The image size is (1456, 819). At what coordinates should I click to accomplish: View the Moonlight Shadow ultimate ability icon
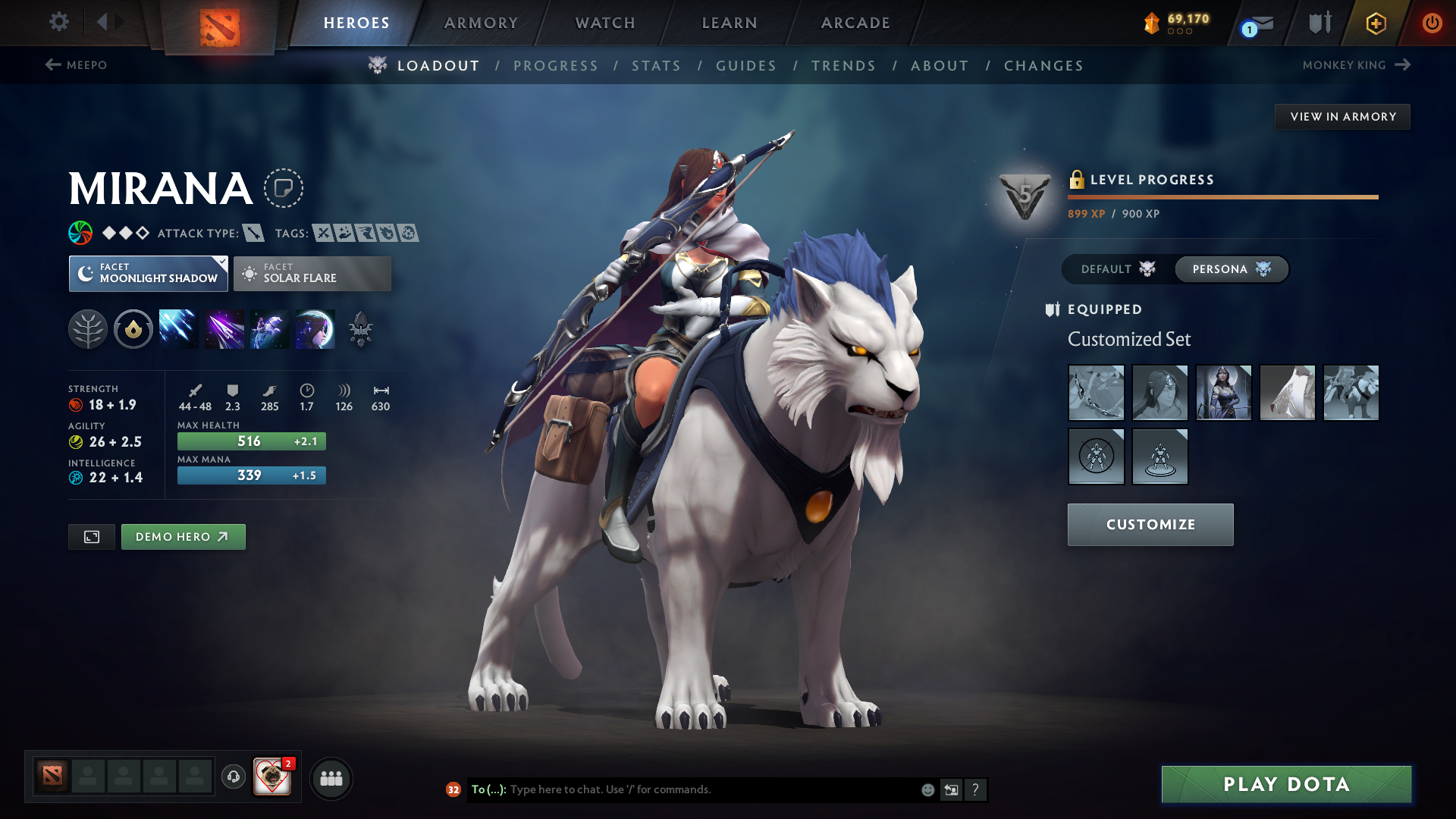point(315,328)
